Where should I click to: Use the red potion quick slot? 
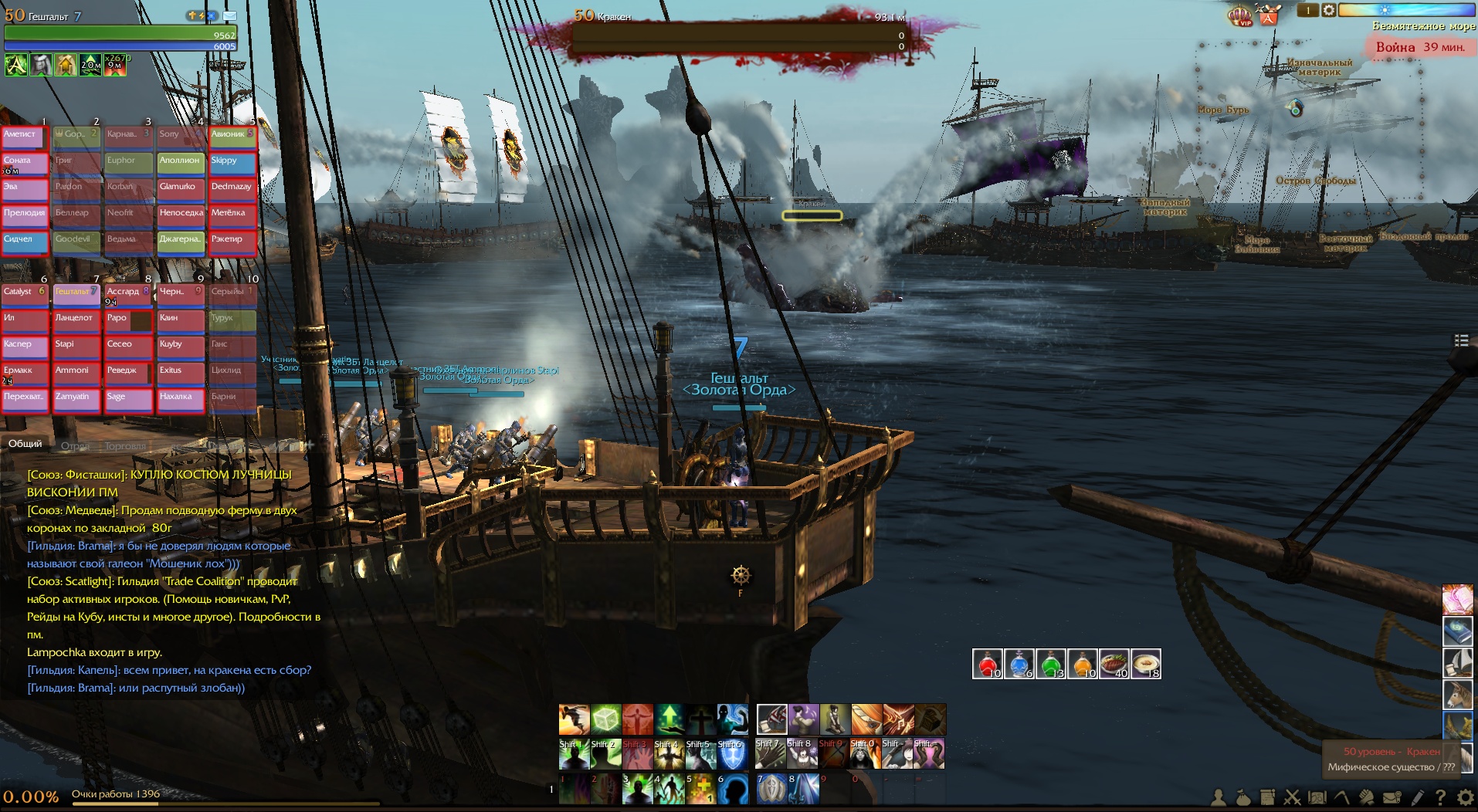click(x=987, y=664)
